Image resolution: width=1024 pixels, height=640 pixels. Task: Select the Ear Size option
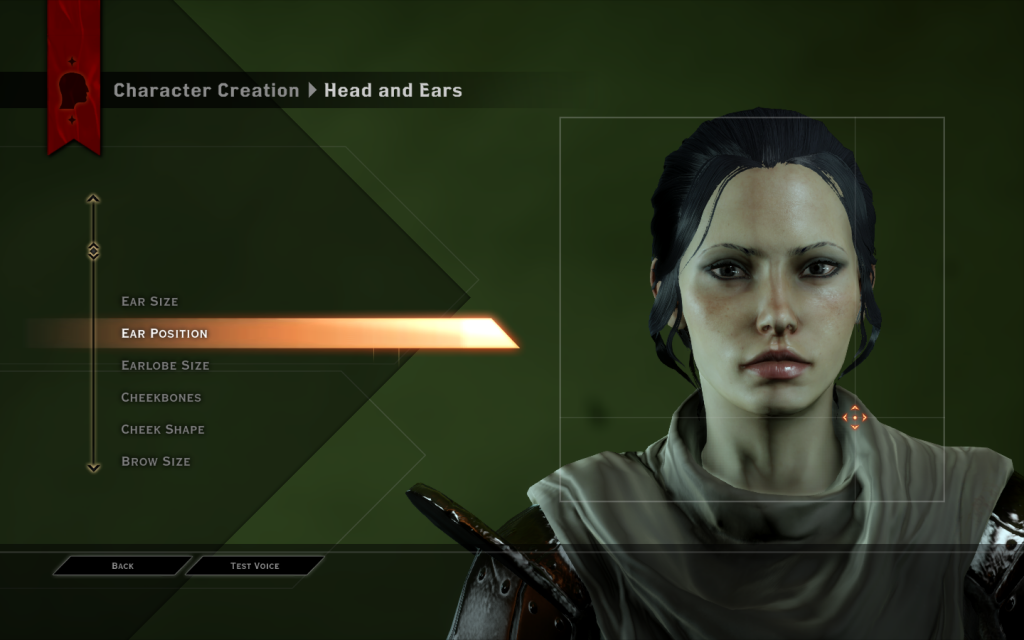150,301
